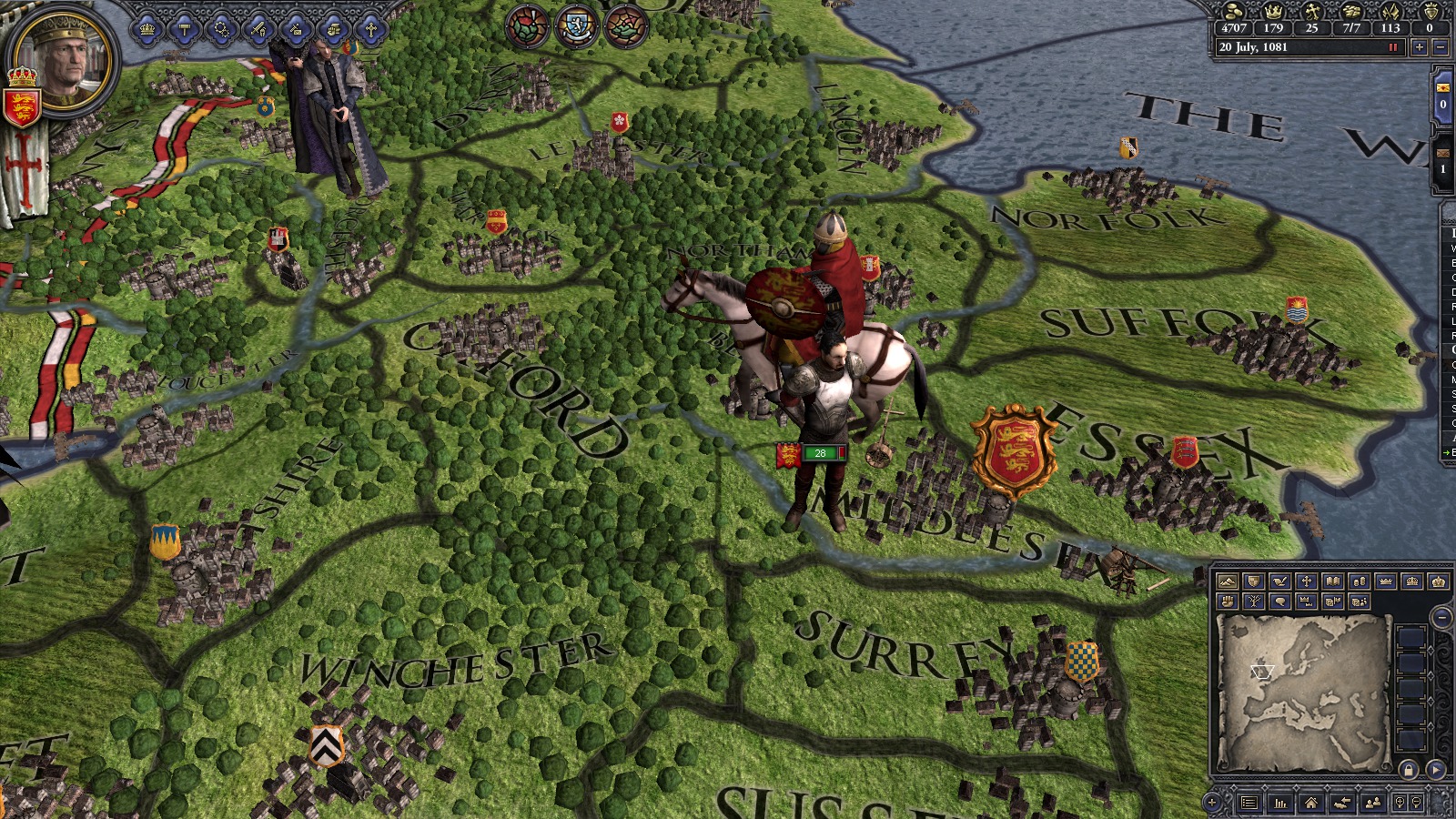Open the character finder
This screenshot has width=1456, height=819.
click(x=1372, y=803)
